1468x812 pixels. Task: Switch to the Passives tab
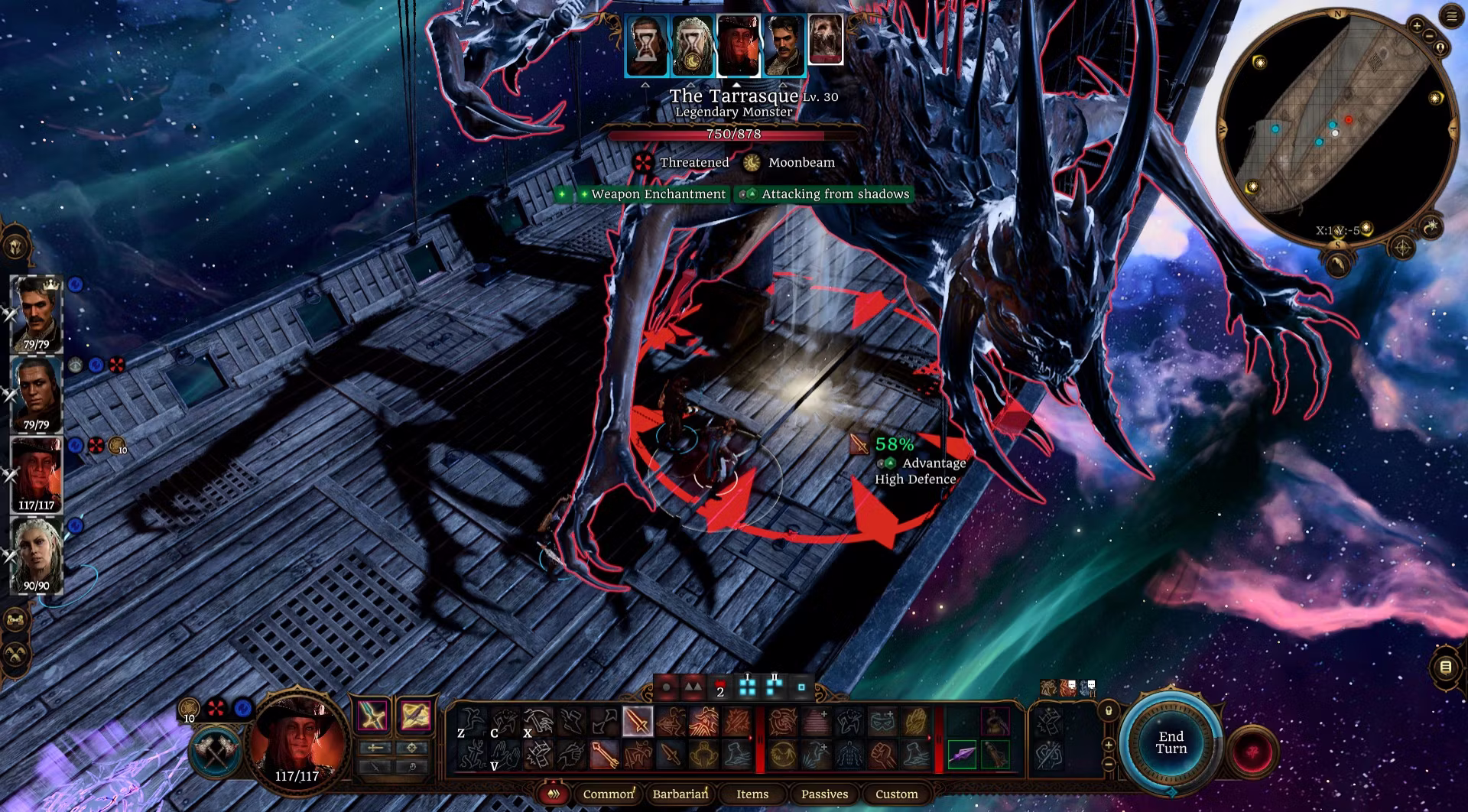pos(824,794)
